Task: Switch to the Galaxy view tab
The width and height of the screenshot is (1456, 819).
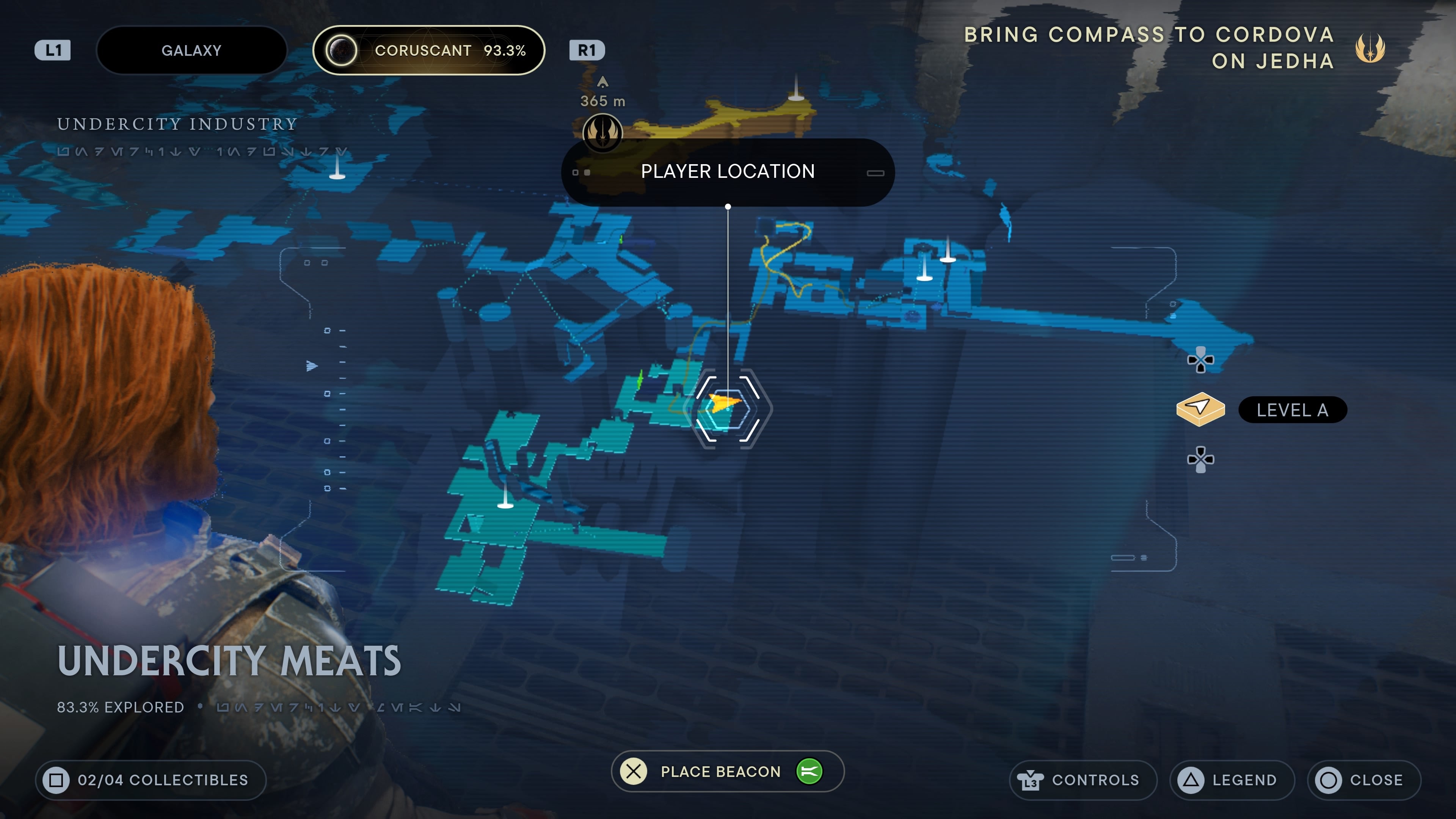Action: (x=191, y=50)
